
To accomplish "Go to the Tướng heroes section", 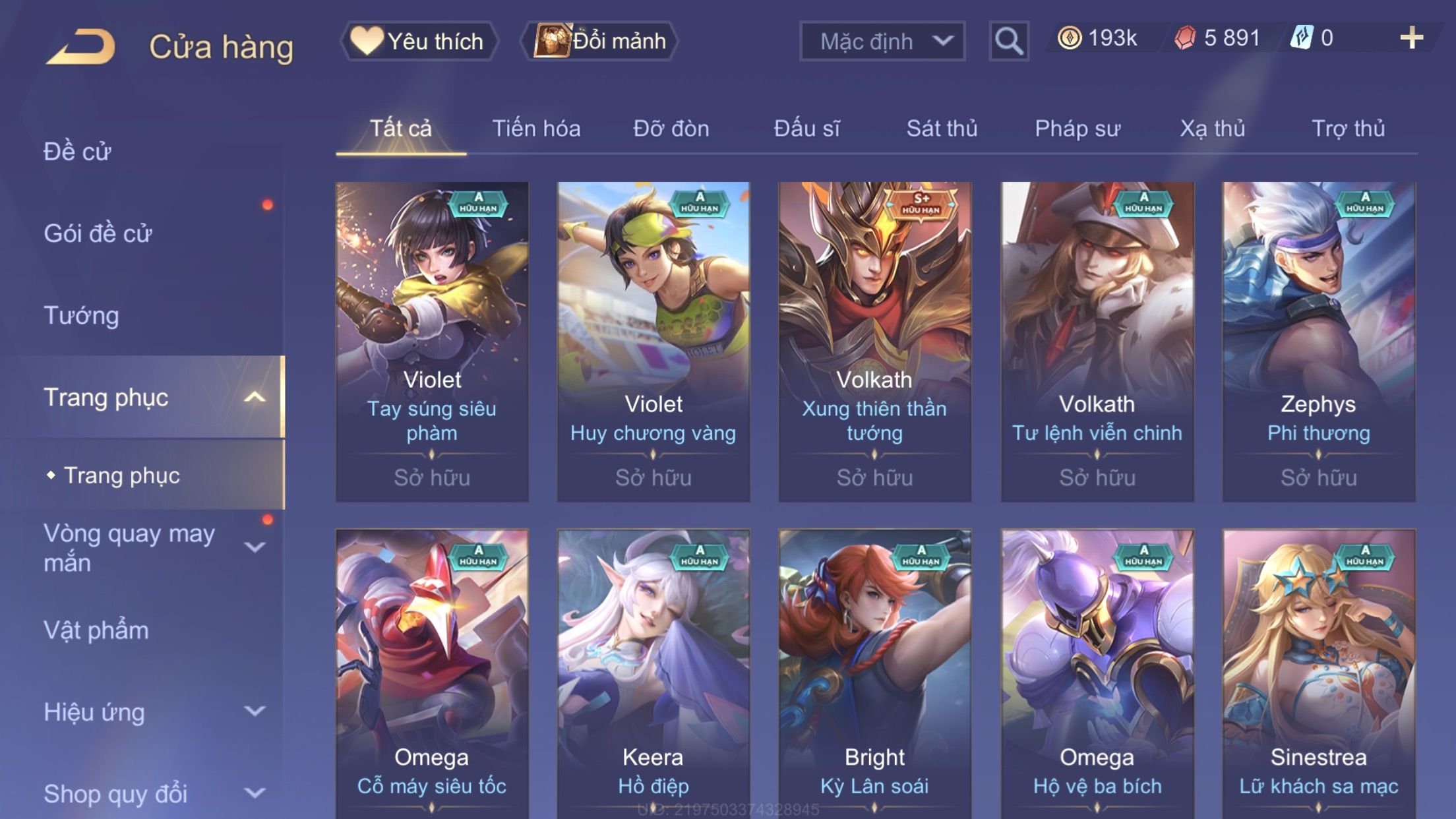I will 81,315.
